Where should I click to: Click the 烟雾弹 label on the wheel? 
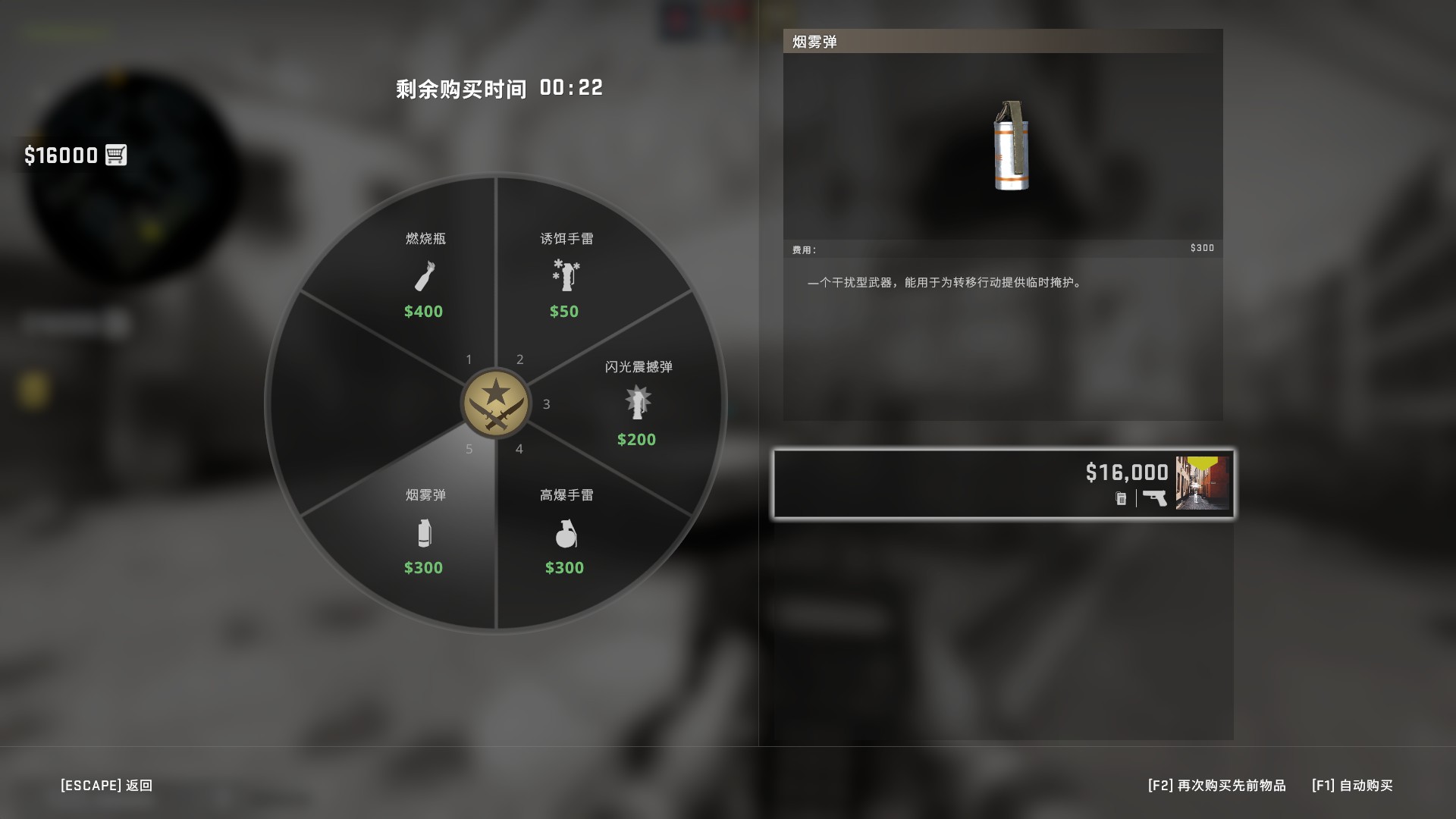pyautogui.click(x=425, y=494)
